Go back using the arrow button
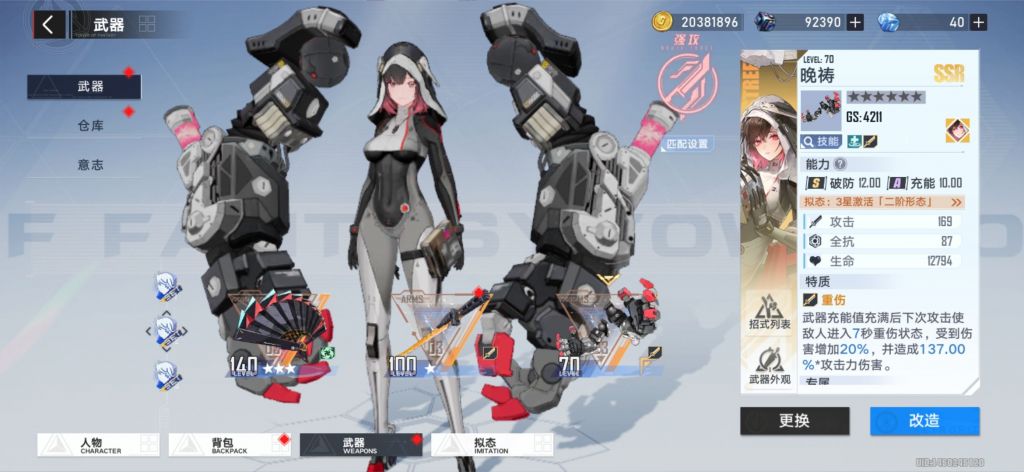The height and width of the screenshot is (472, 1024). click(48, 24)
